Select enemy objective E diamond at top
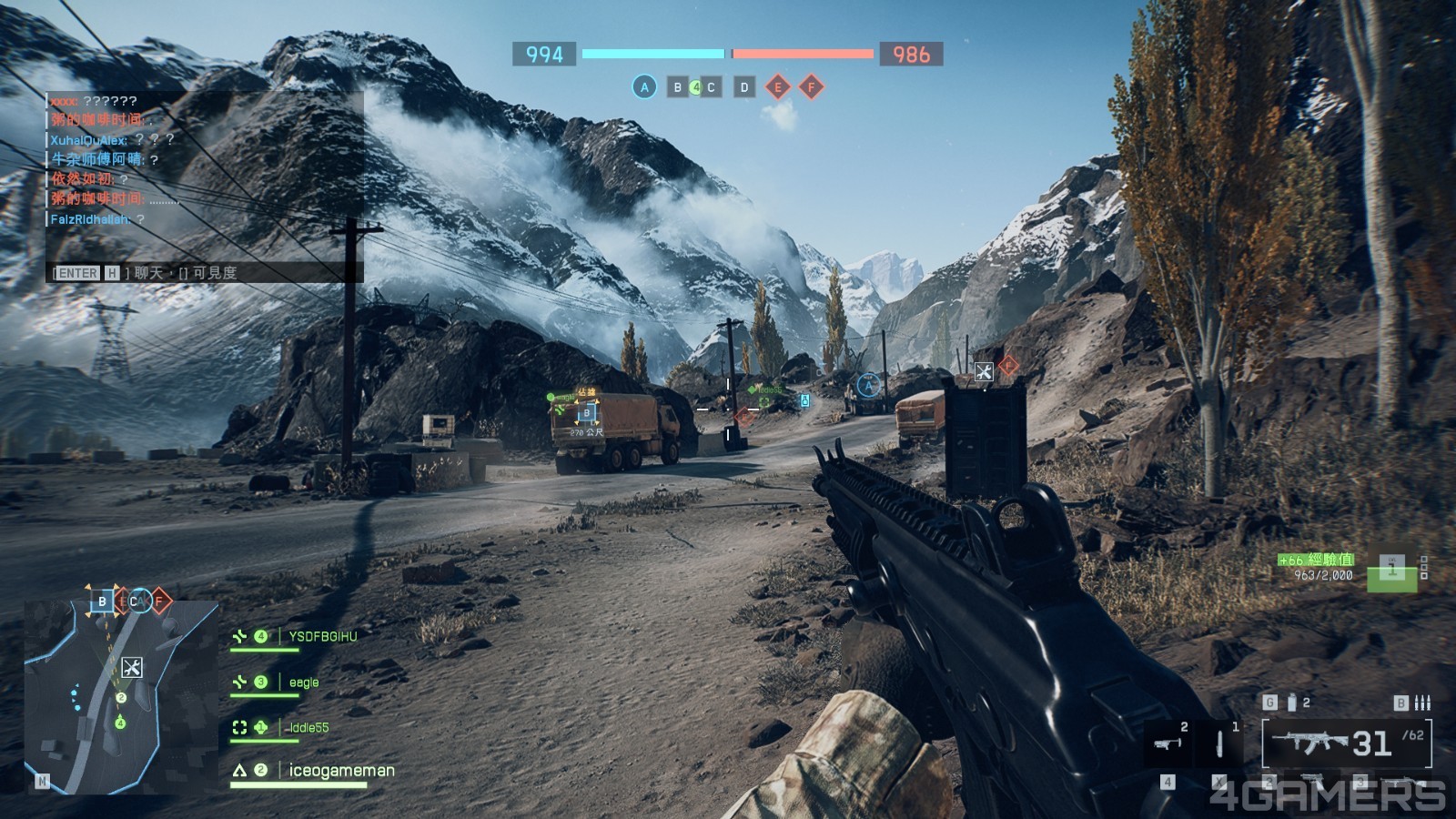The image size is (1456, 819). pyautogui.click(x=777, y=87)
